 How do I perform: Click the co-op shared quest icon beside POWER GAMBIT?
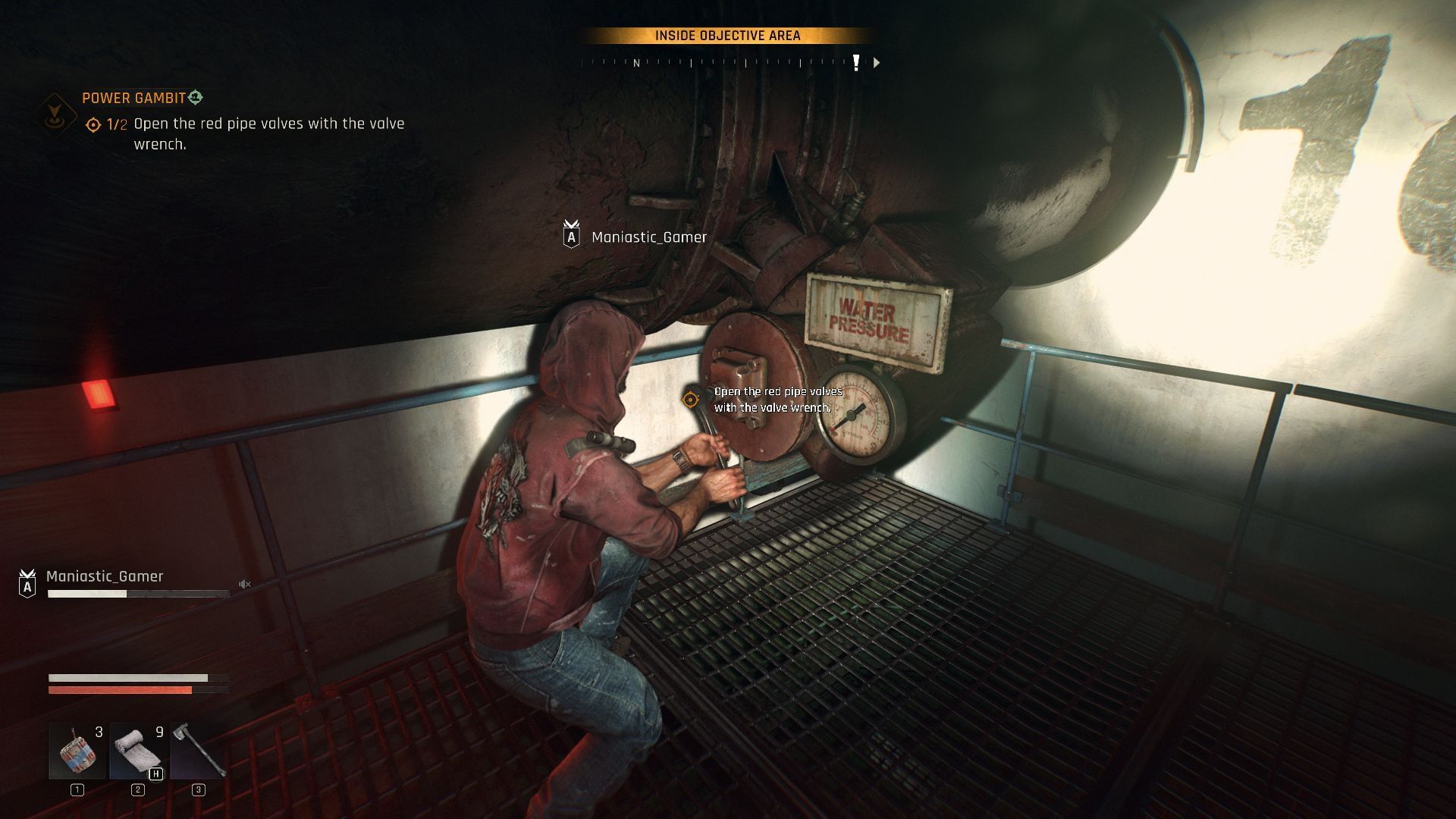point(196,98)
